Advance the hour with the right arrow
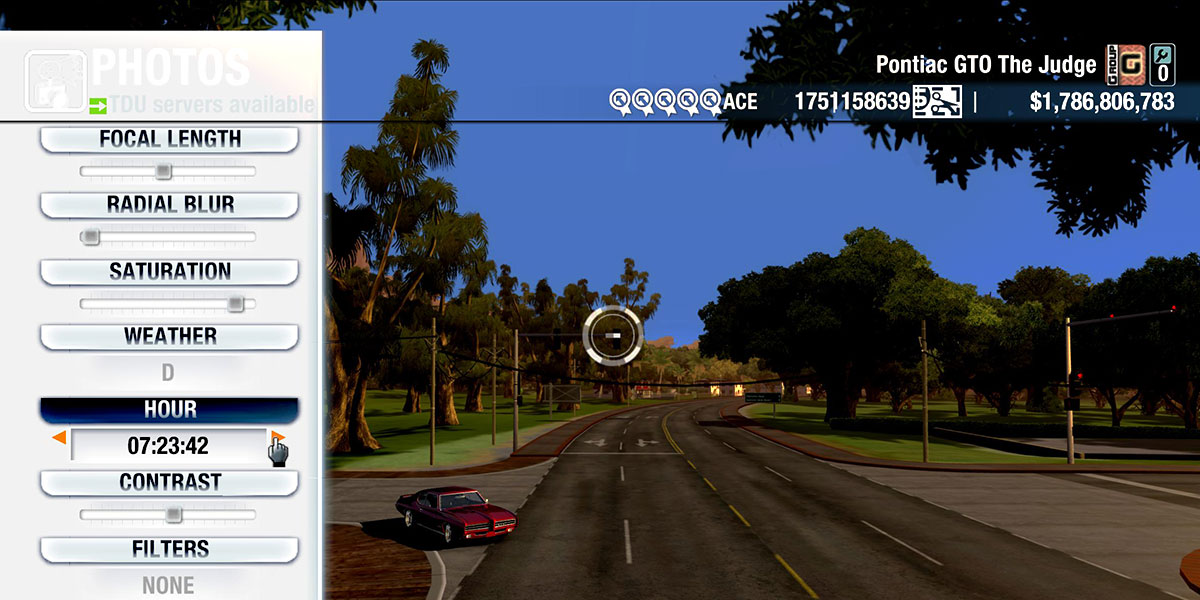 tap(278, 438)
